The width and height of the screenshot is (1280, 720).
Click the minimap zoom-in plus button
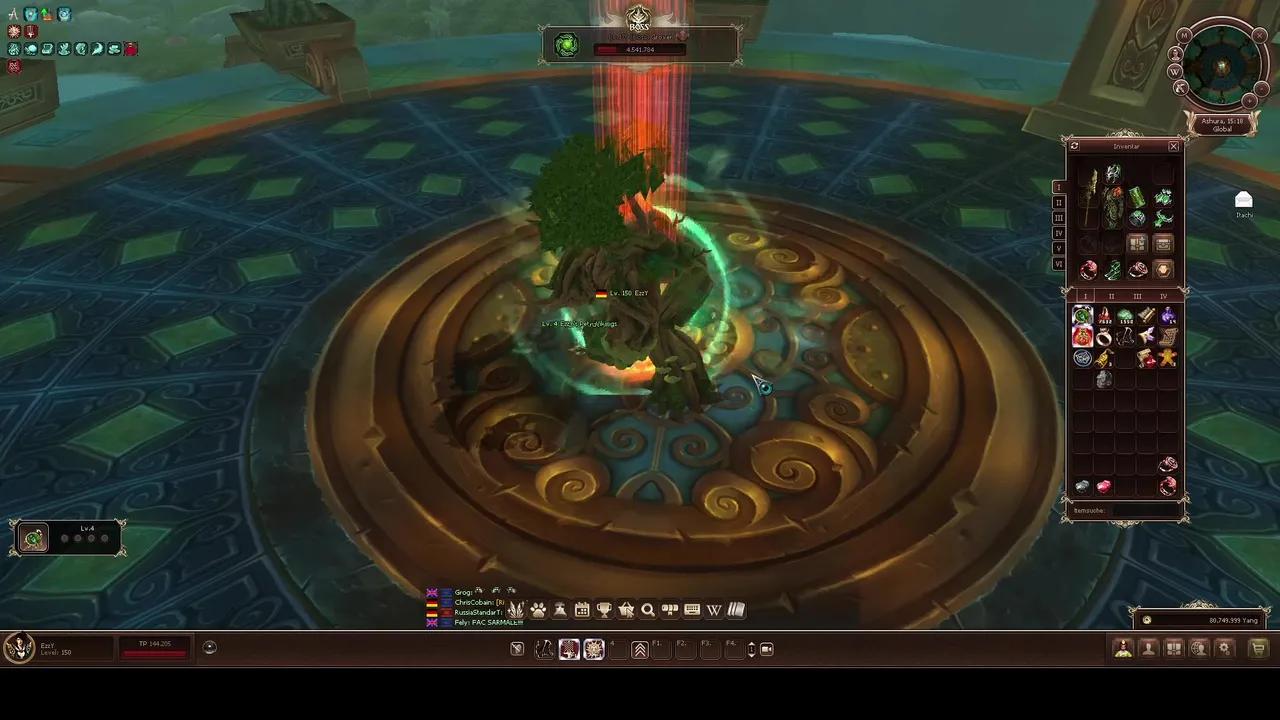[1262, 87]
